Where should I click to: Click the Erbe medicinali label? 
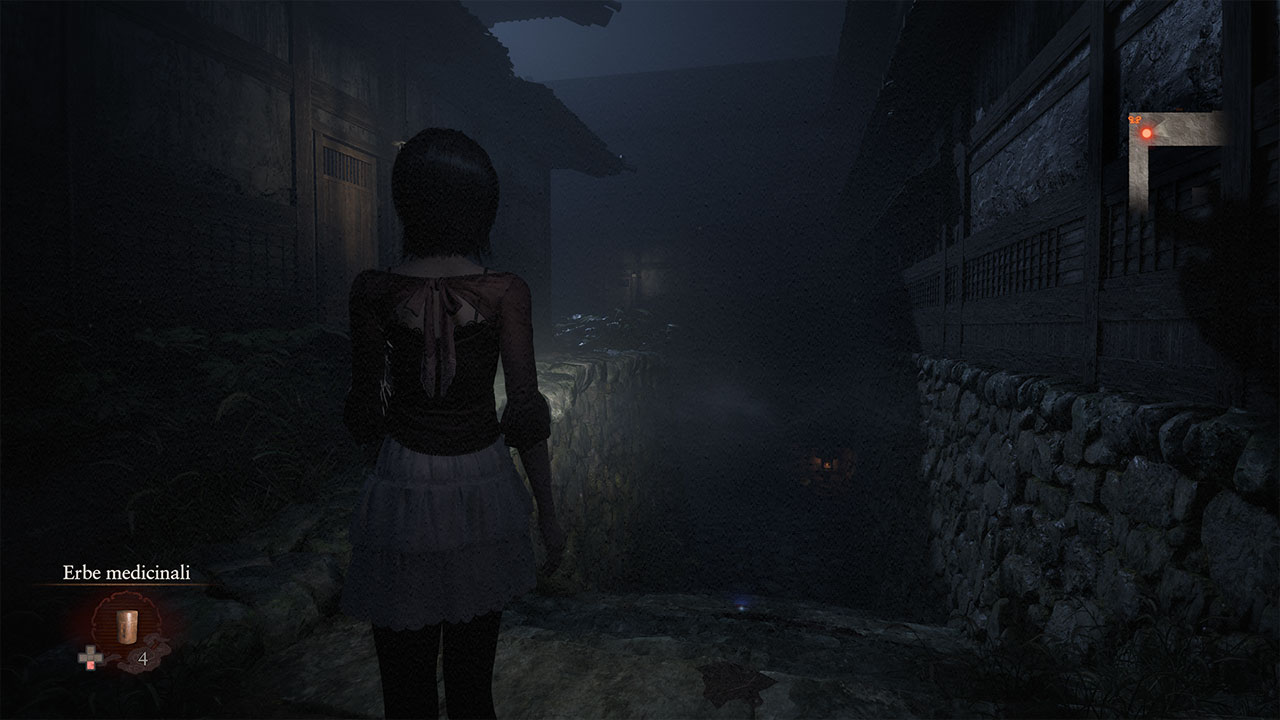[x=126, y=572]
